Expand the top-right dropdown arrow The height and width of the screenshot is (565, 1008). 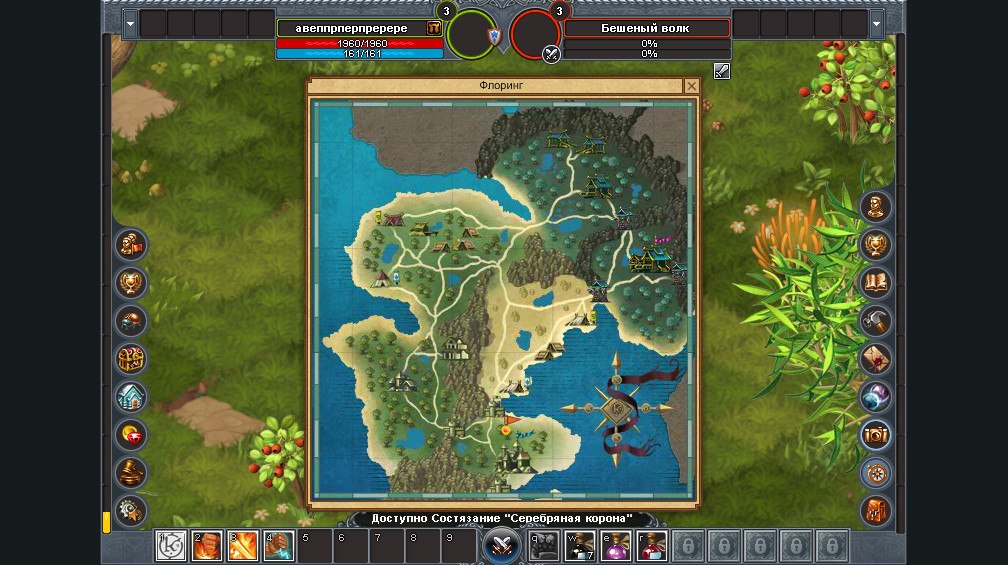click(x=877, y=23)
